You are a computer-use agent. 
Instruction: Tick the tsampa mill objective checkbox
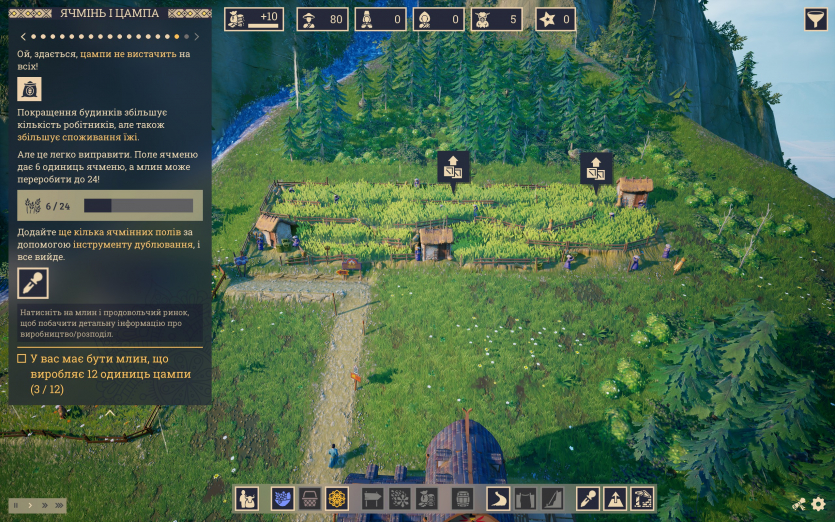[x=22, y=358]
